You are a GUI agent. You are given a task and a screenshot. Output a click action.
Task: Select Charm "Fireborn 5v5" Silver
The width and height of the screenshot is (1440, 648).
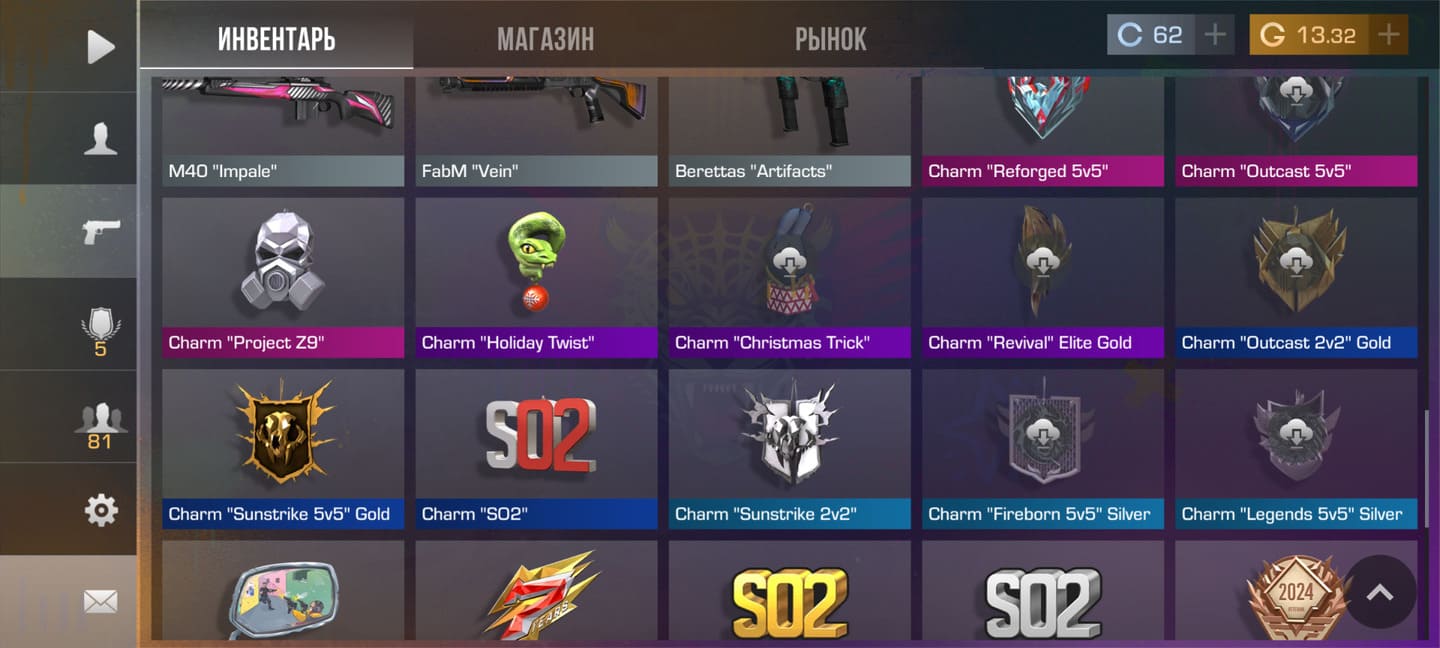click(1043, 448)
